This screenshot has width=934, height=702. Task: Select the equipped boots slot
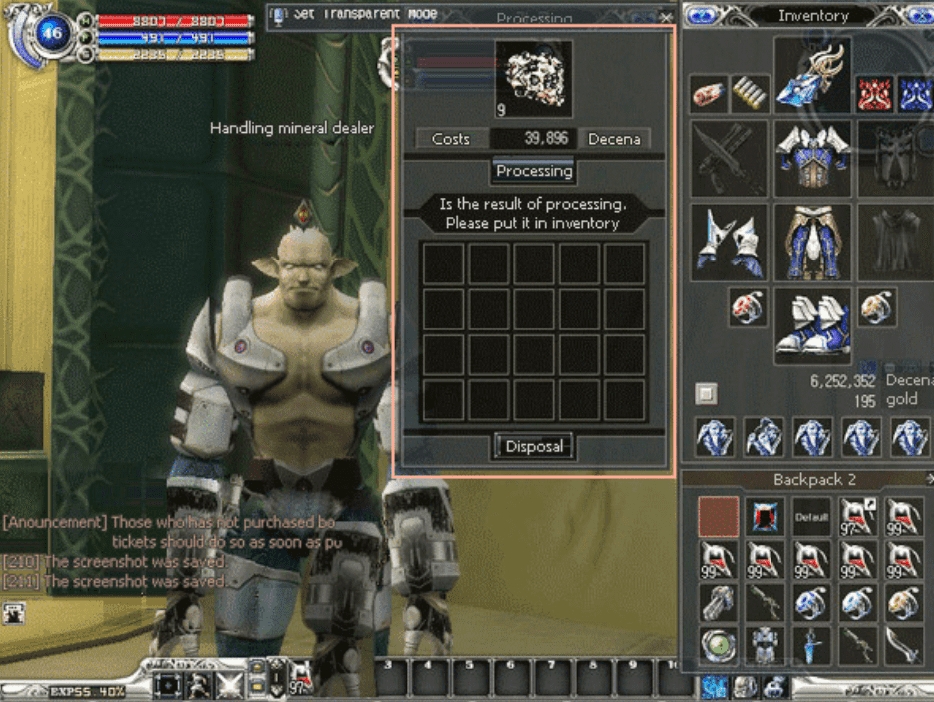812,325
